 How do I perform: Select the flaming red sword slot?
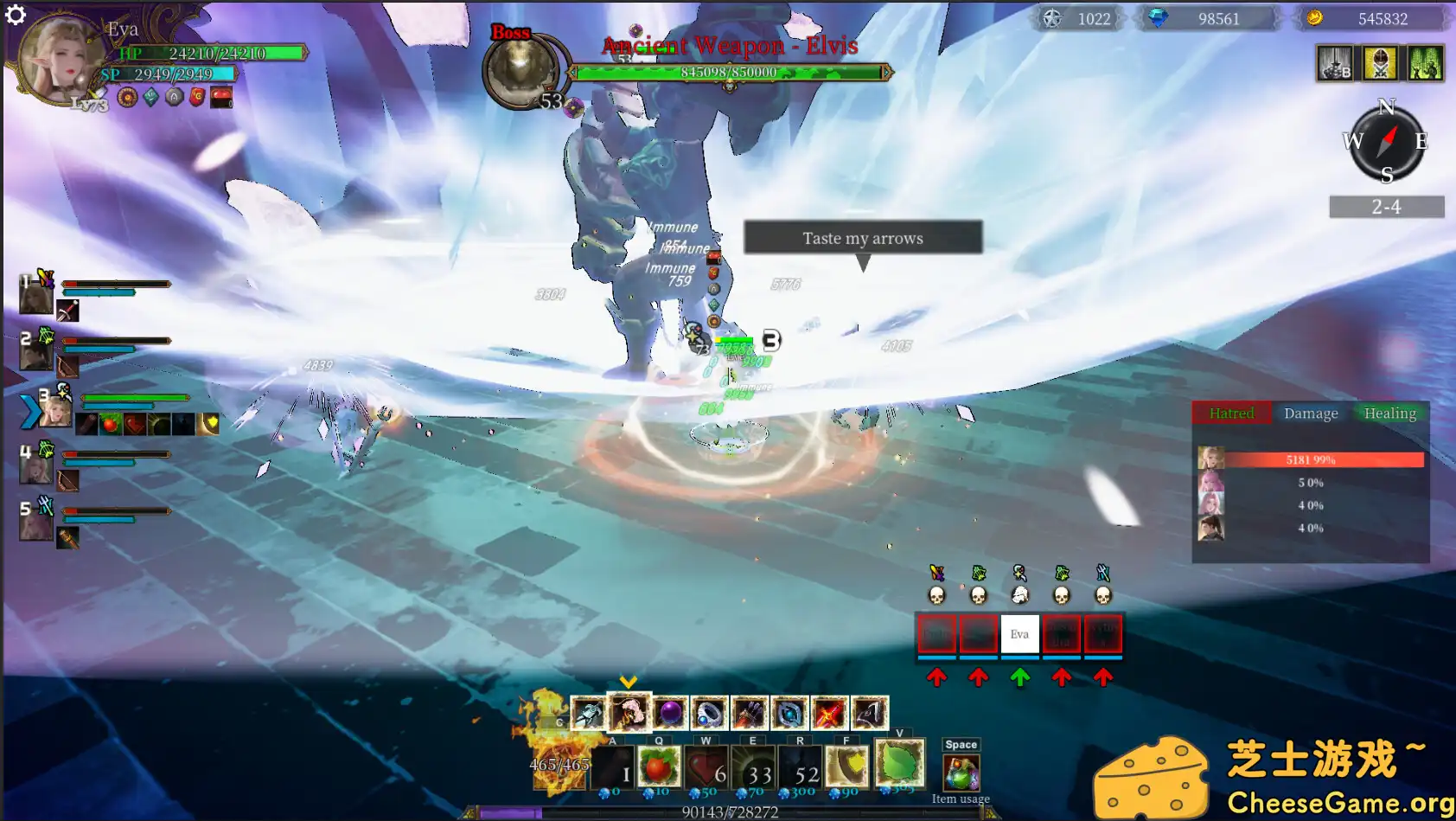828,714
